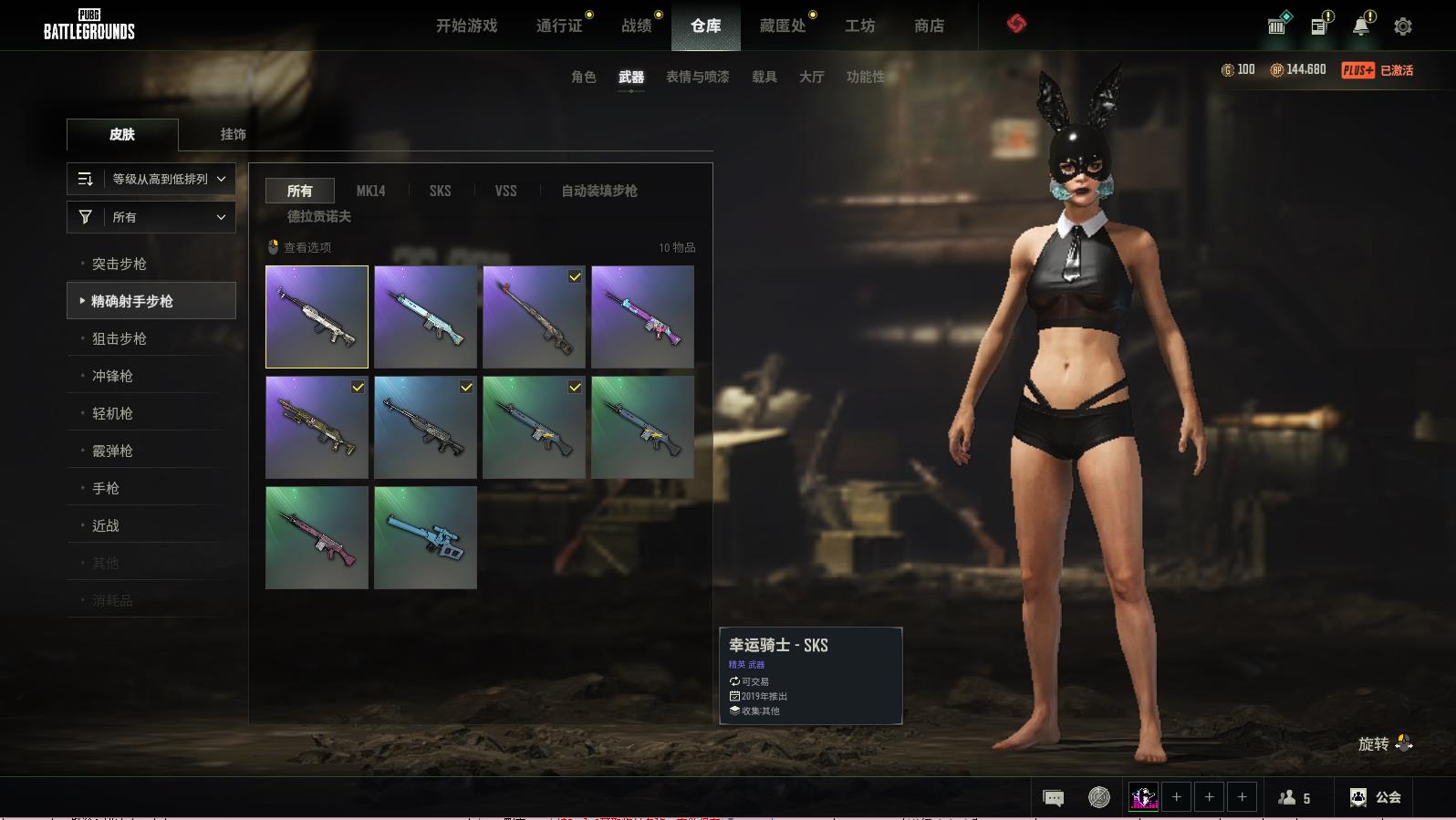Switch to the 载具 sub-tab
Image resolution: width=1456 pixels, height=820 pixels.
click(764, 77)
